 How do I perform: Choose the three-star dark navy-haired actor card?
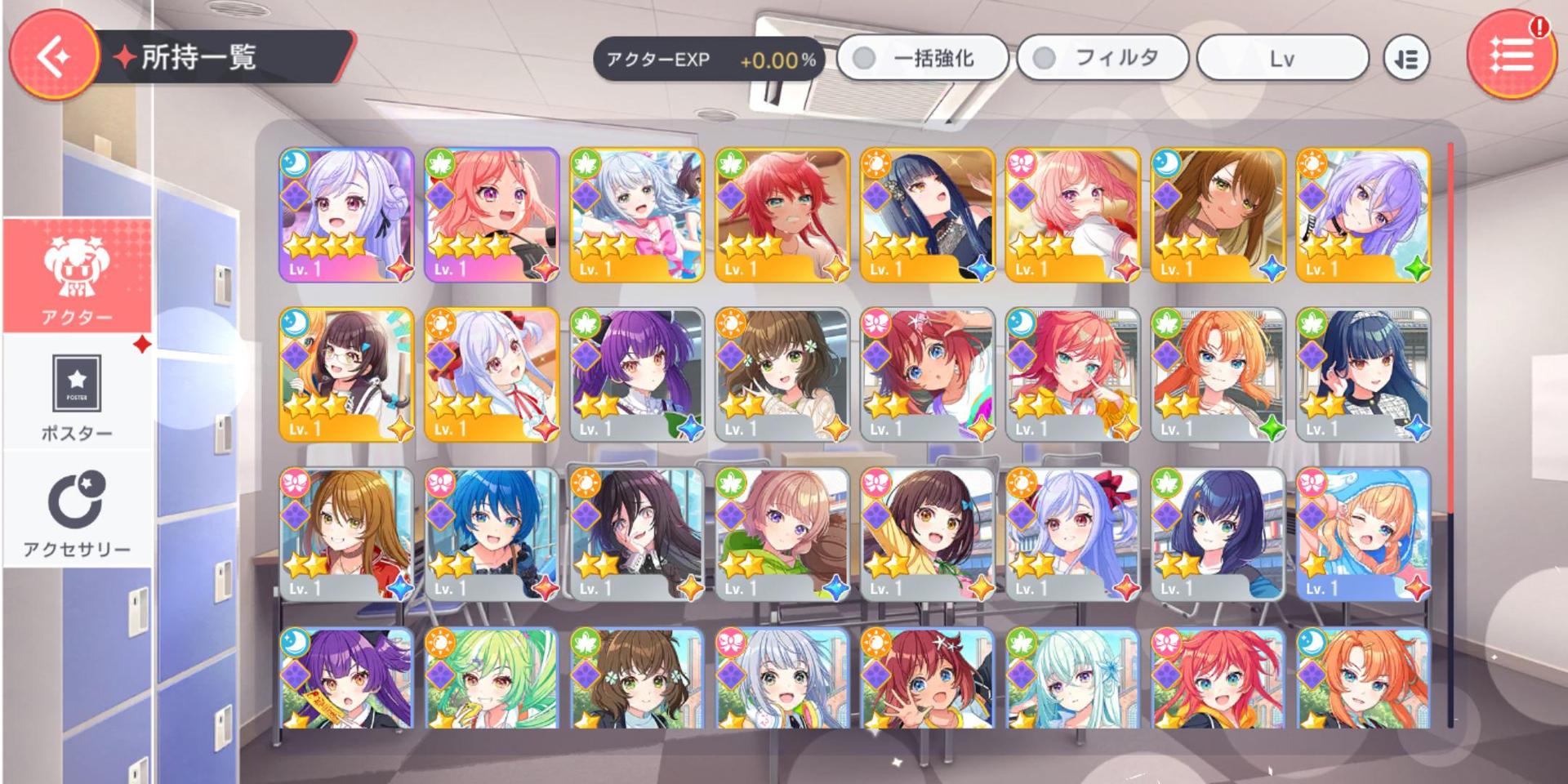tap(928, 215)
